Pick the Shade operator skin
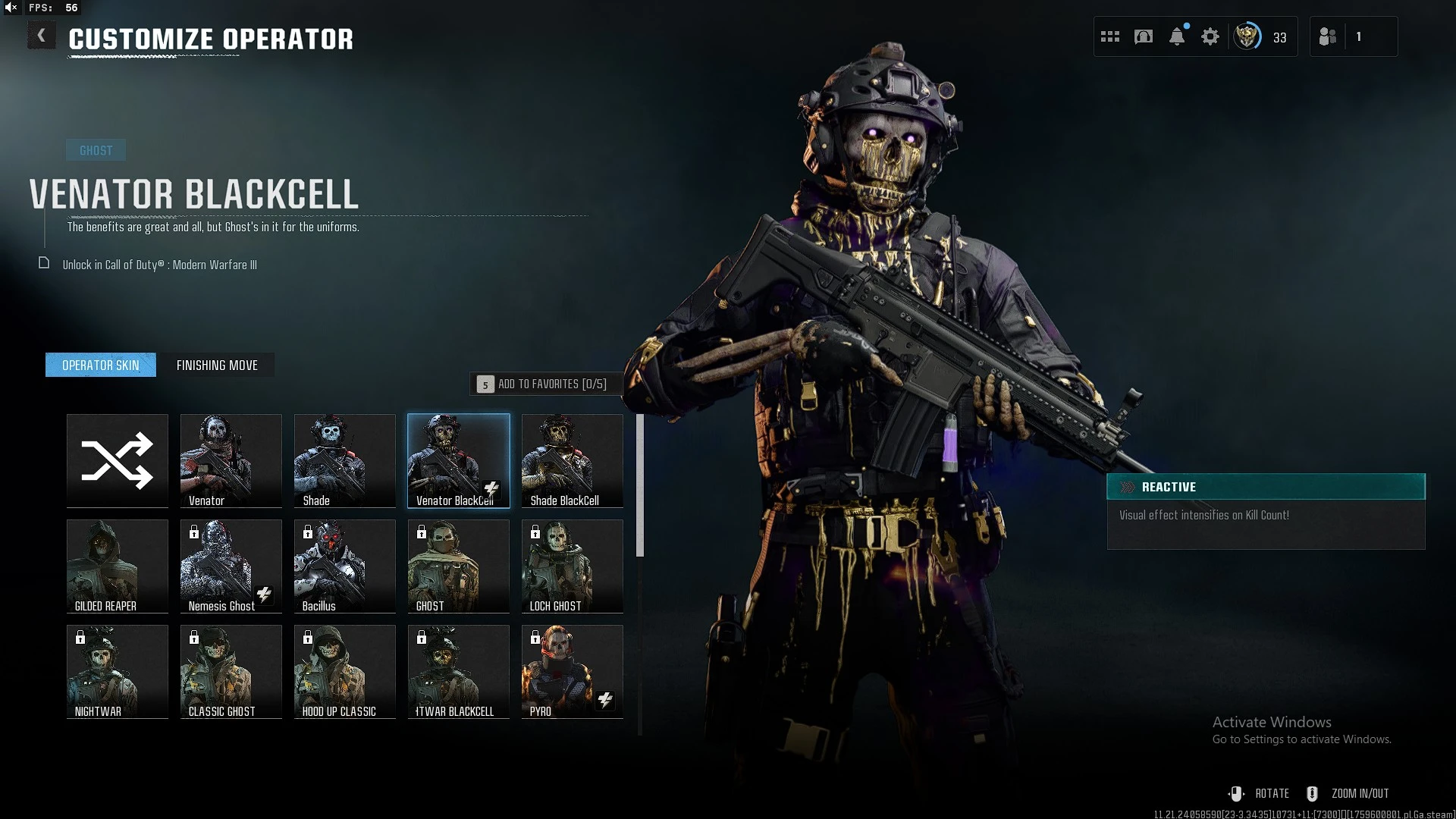This screenshot has width=1456, height=819. [345, 460]
